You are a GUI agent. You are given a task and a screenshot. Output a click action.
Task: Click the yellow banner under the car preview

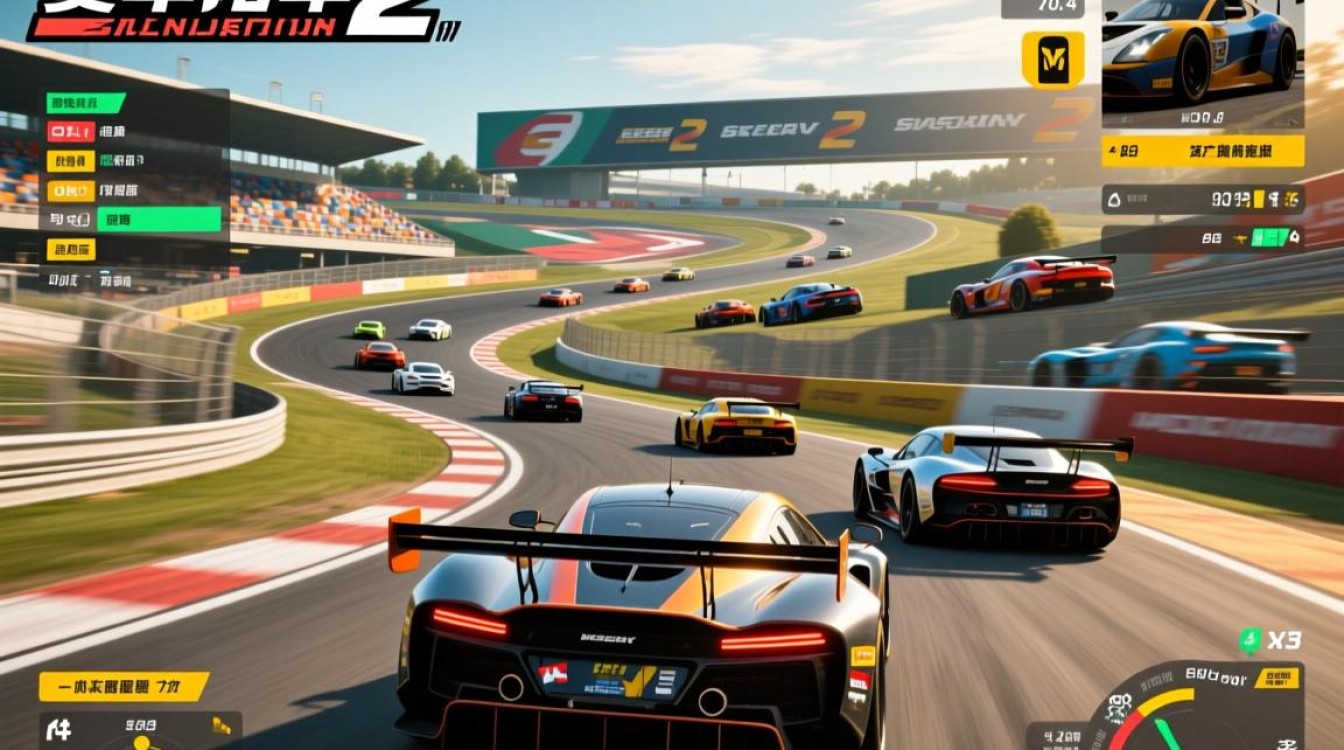(1202, 151)
